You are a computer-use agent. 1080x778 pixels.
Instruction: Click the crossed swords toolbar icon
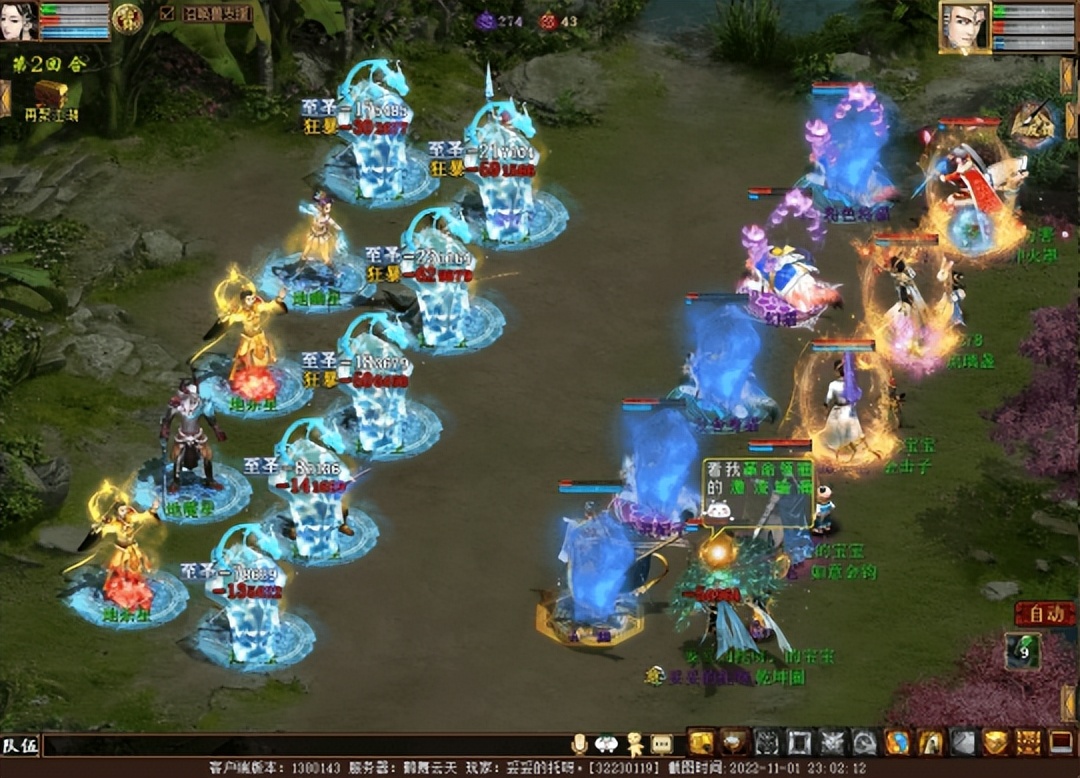(x=832, y=742)
